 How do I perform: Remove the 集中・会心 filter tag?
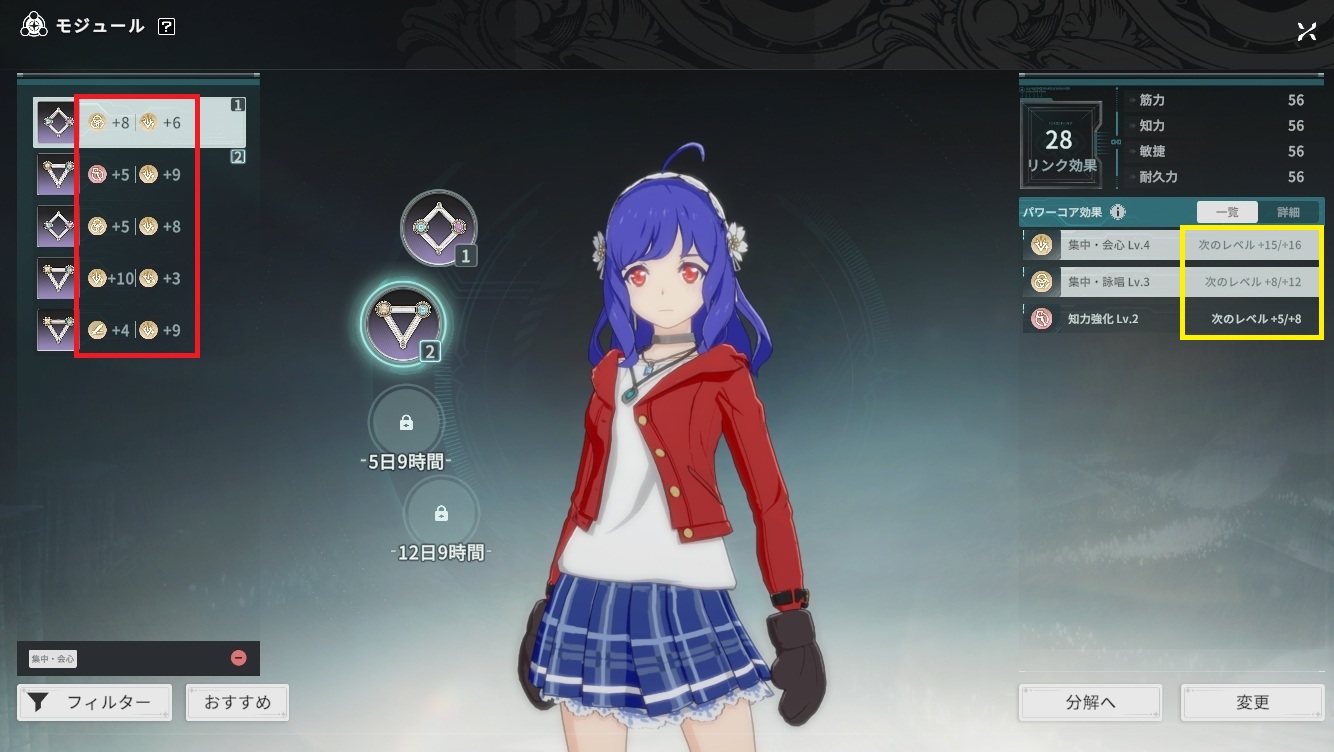click(238, 658)
